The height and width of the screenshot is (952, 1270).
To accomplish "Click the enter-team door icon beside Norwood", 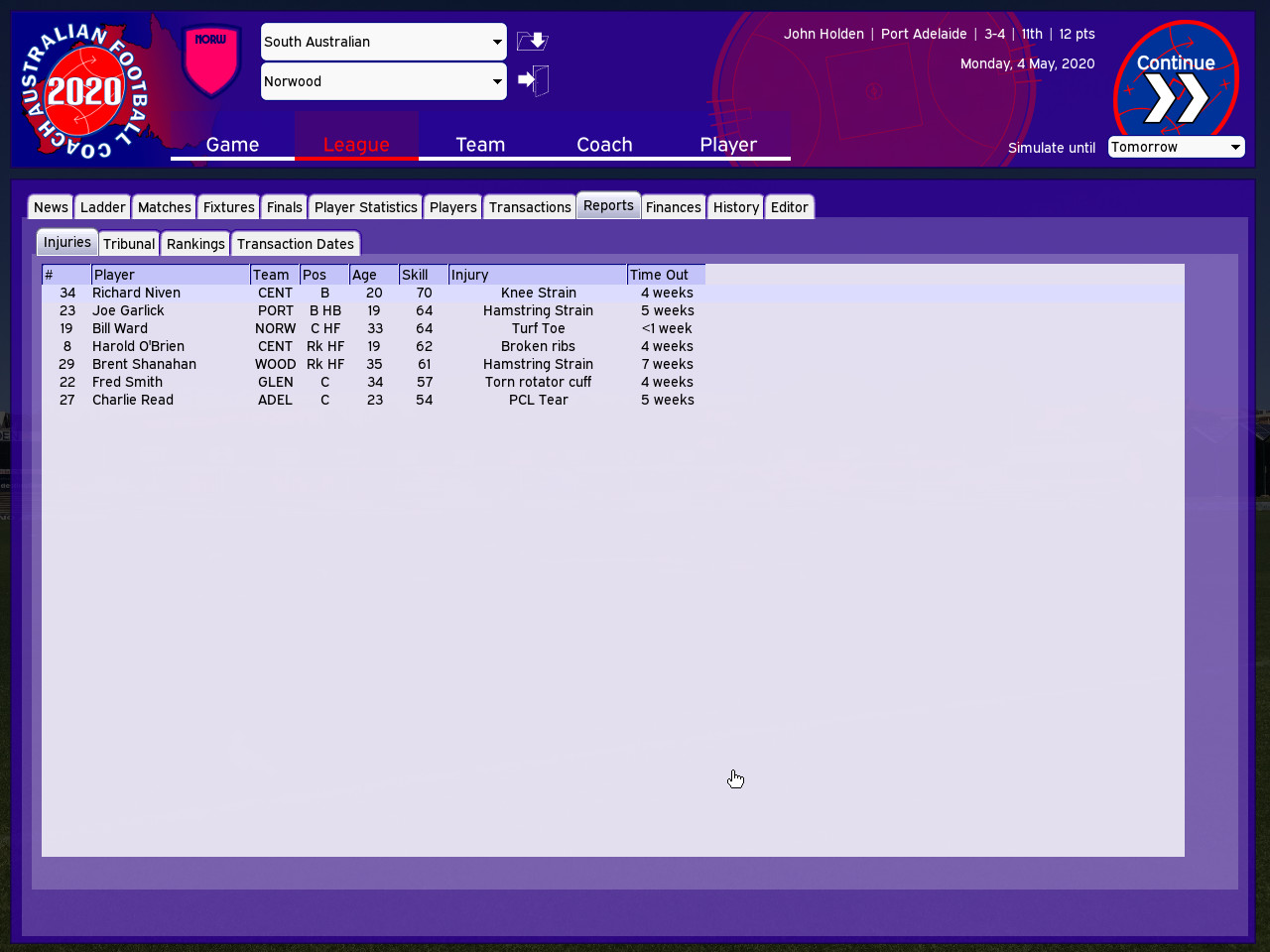I will pos(533,80).
